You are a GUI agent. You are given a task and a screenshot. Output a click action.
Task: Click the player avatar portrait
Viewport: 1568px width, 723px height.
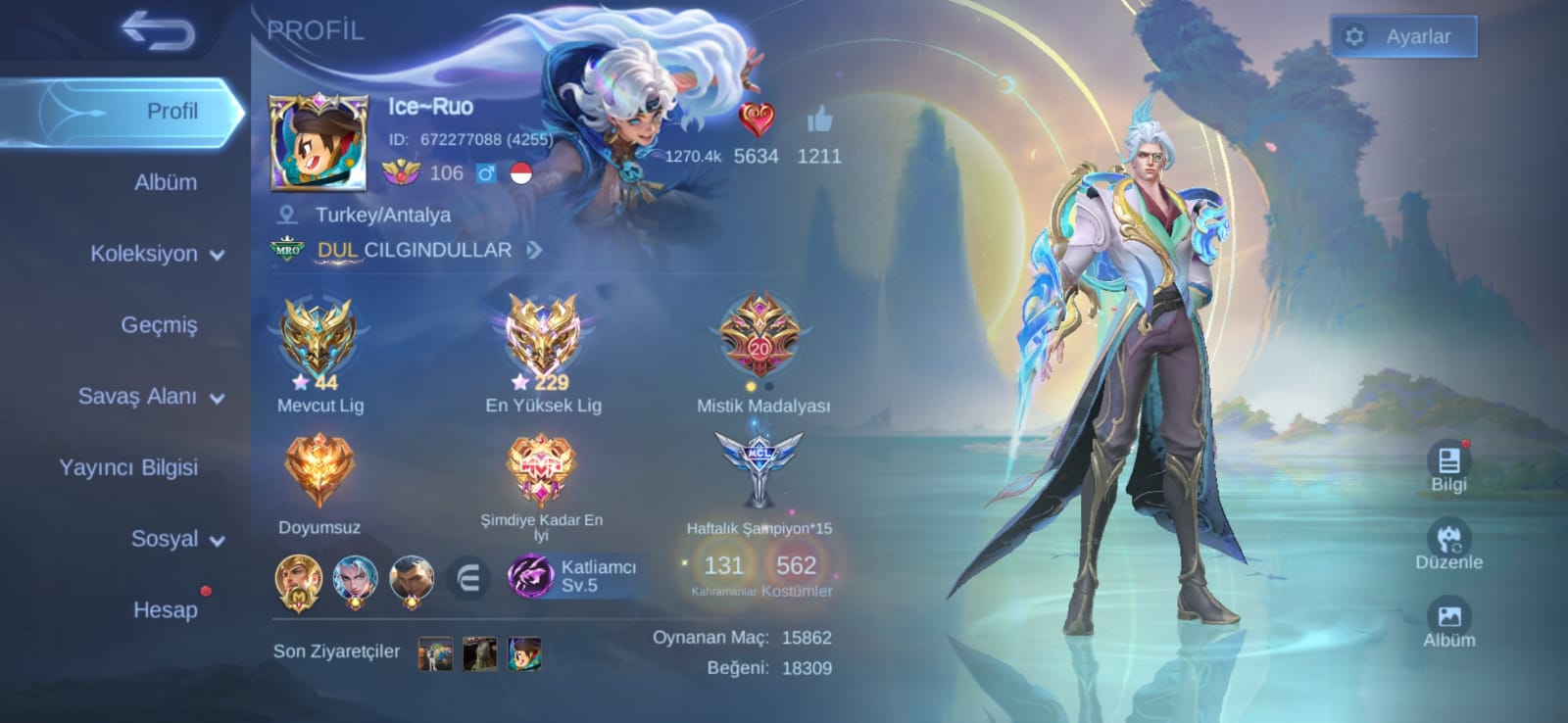(x=318, y=143)
